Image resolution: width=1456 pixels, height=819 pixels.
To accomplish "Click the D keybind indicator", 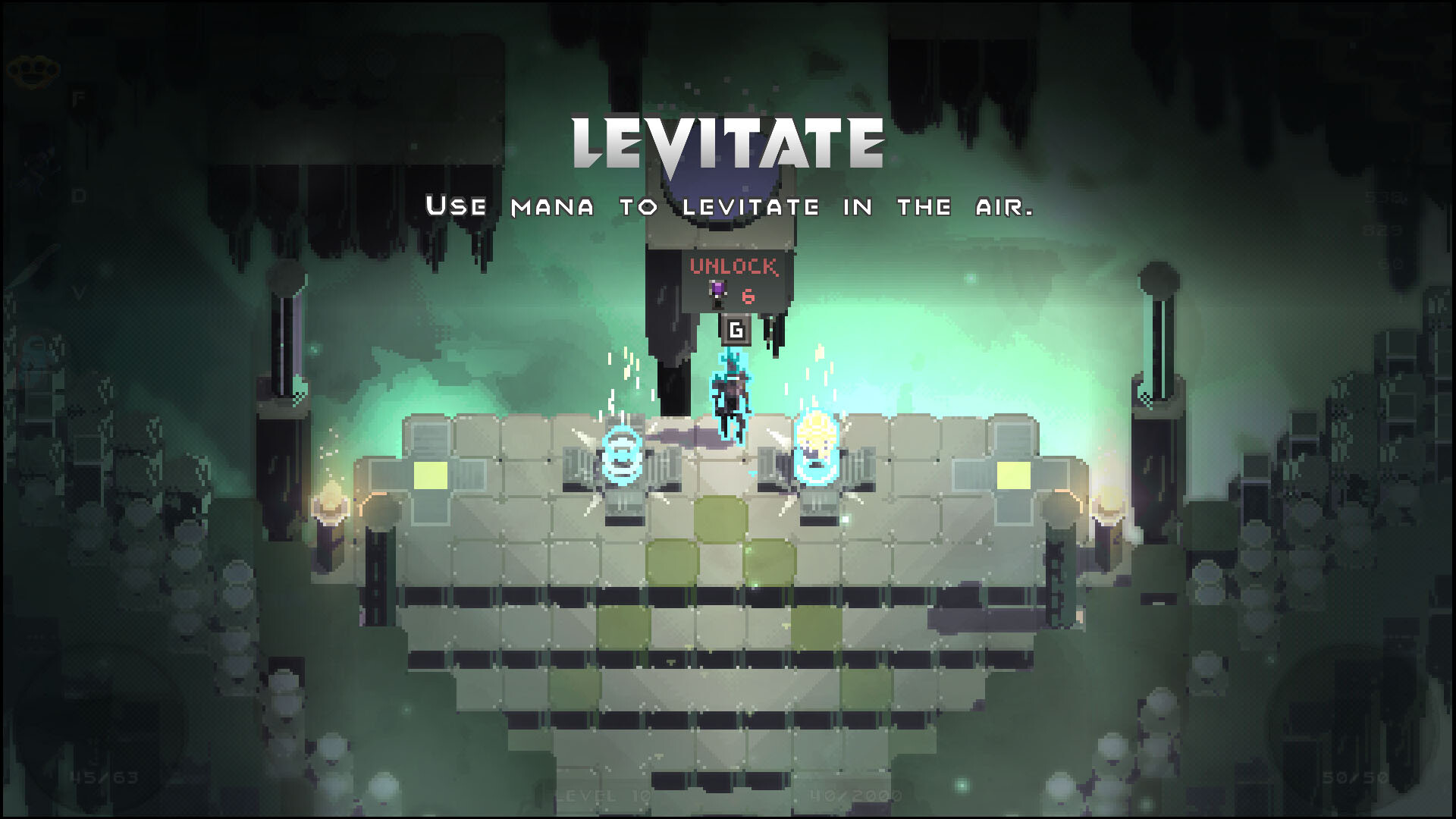I will [77, 195].
